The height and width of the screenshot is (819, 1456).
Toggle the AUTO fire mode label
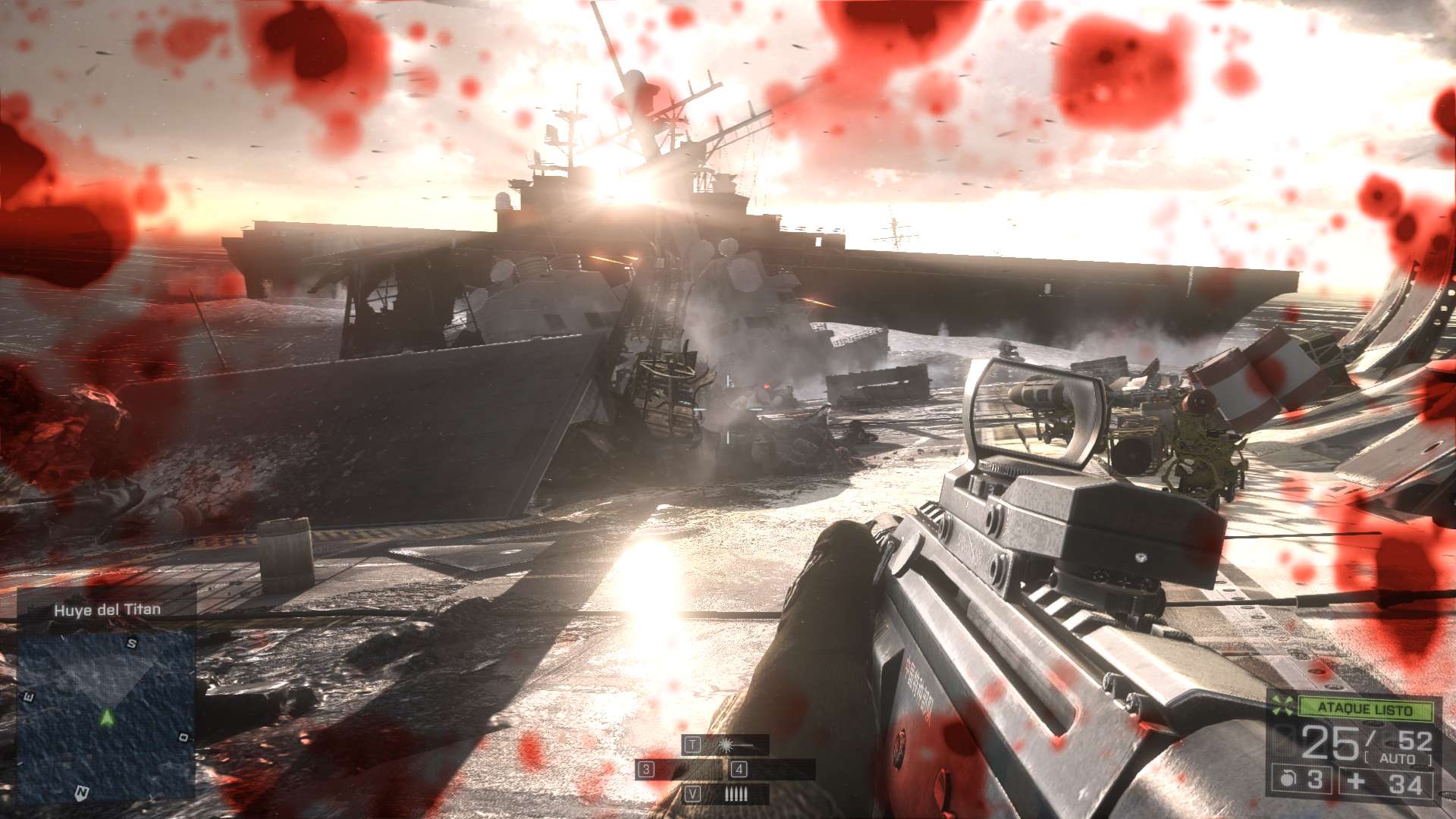tap(1398, 759)
